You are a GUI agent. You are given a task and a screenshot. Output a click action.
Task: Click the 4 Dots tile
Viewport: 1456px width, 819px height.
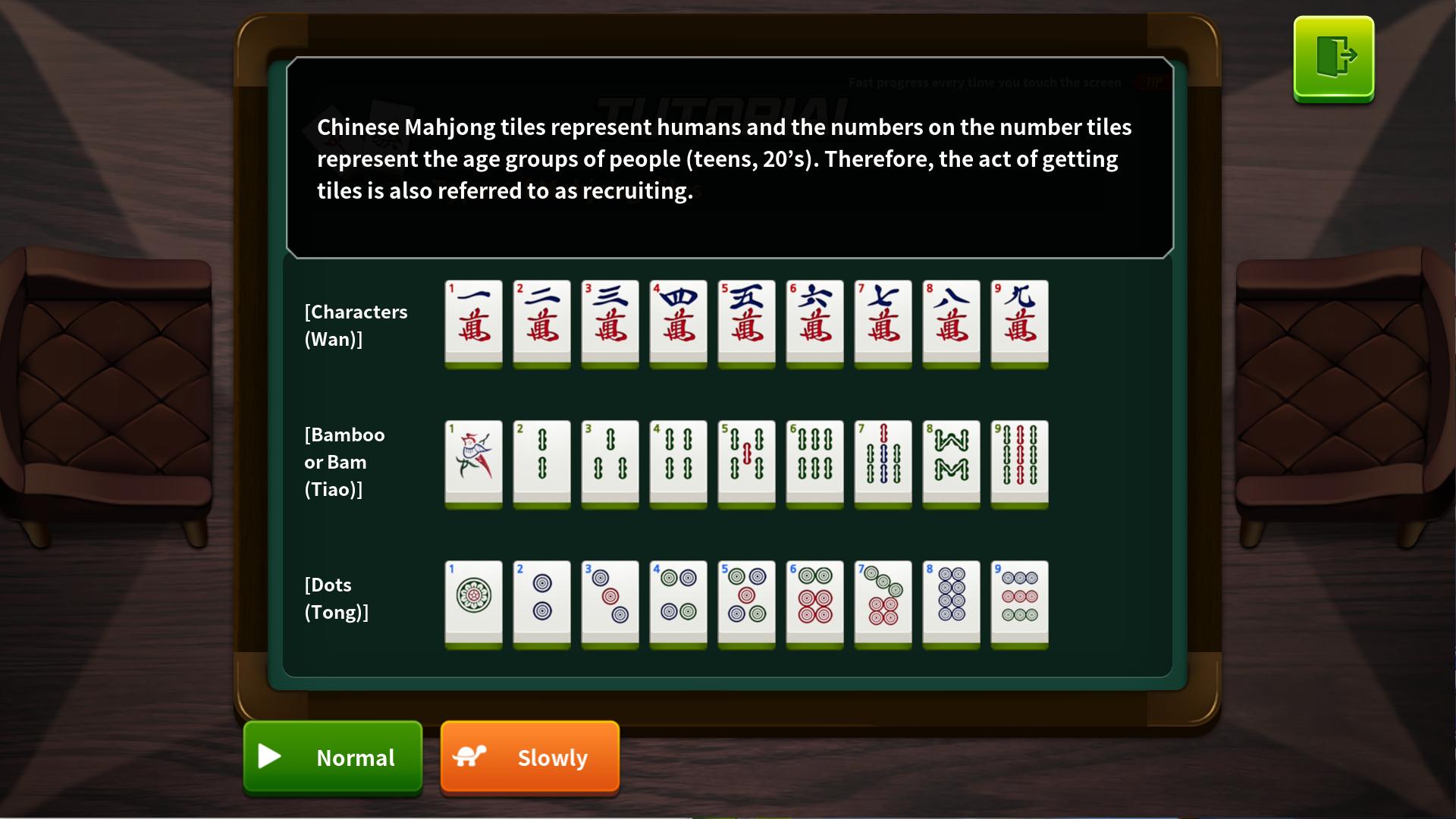[678, 605]
